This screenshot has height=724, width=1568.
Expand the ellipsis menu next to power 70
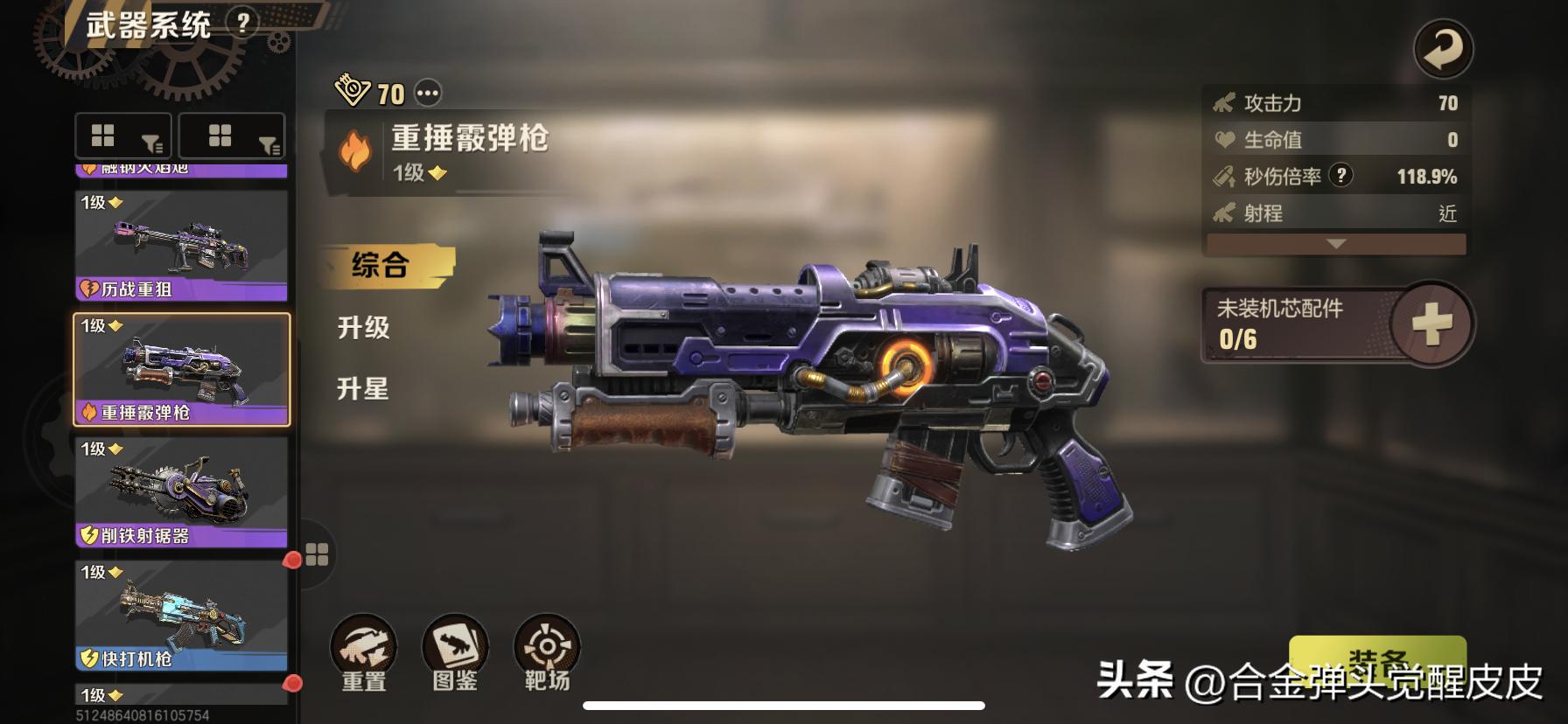tap(428, 91)
